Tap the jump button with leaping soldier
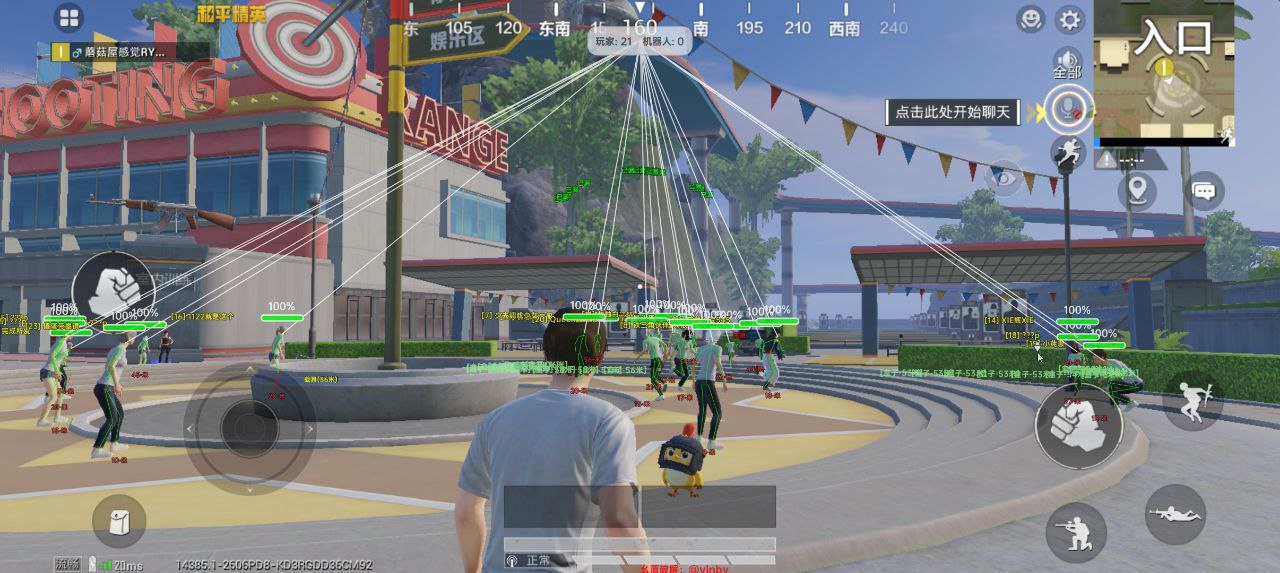 coord(1193,402)
